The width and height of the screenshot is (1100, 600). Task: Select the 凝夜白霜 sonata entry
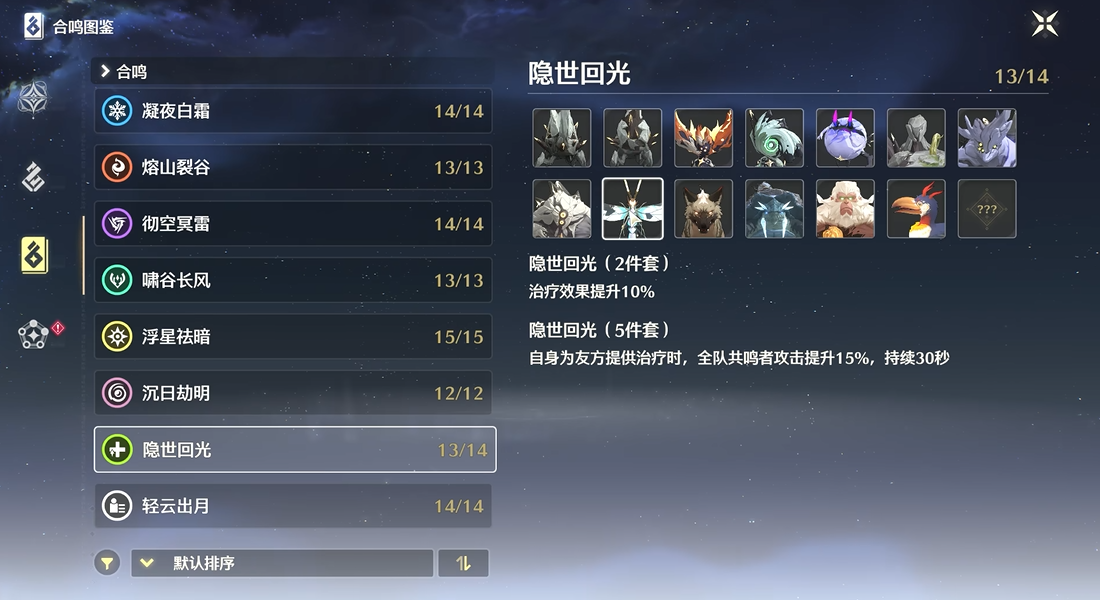point(294,111)
